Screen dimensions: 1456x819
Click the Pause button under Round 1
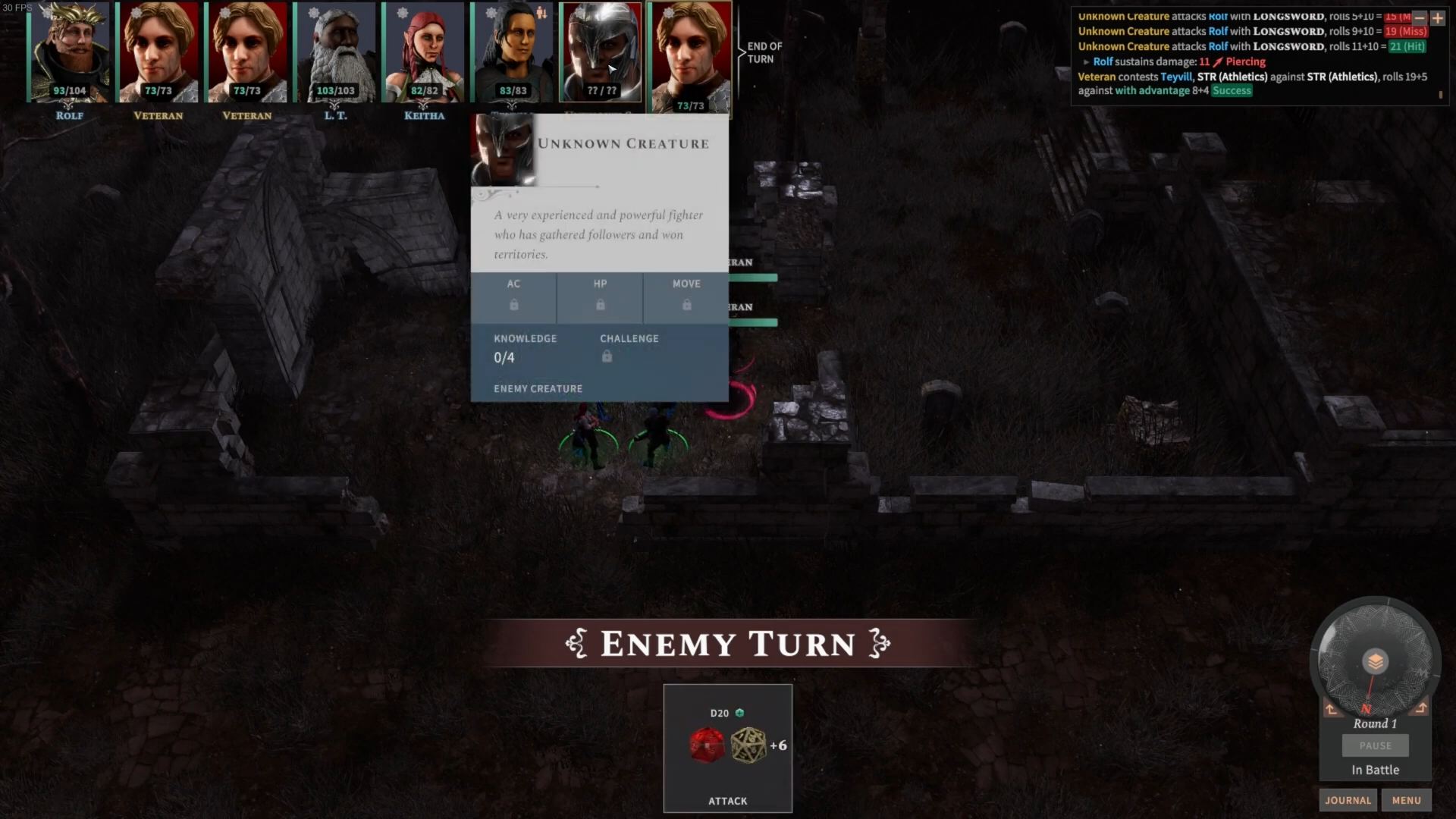pos(1375,745)
